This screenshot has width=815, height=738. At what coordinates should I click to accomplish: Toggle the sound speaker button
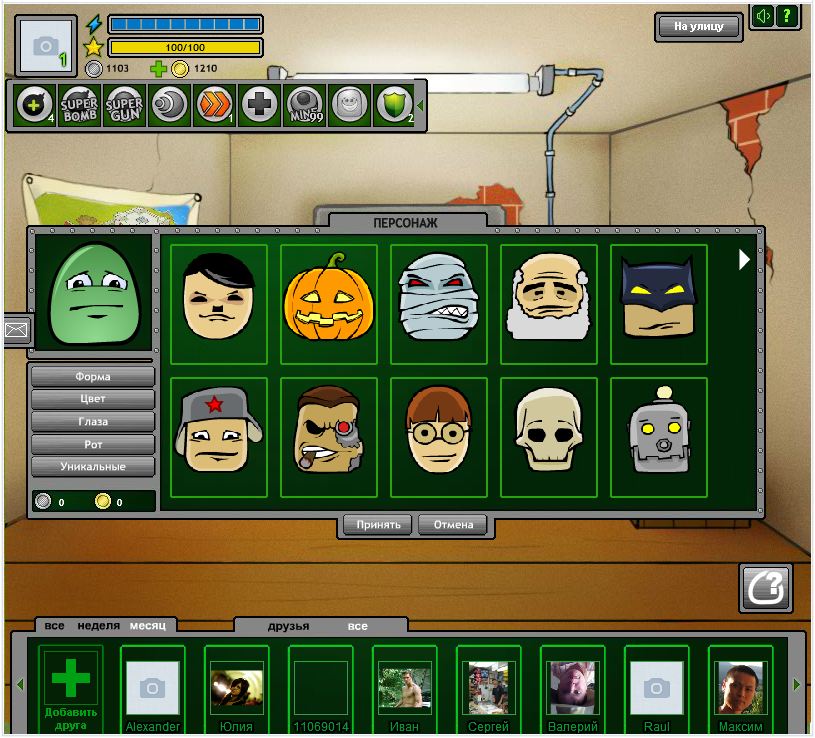pos(763,16)
